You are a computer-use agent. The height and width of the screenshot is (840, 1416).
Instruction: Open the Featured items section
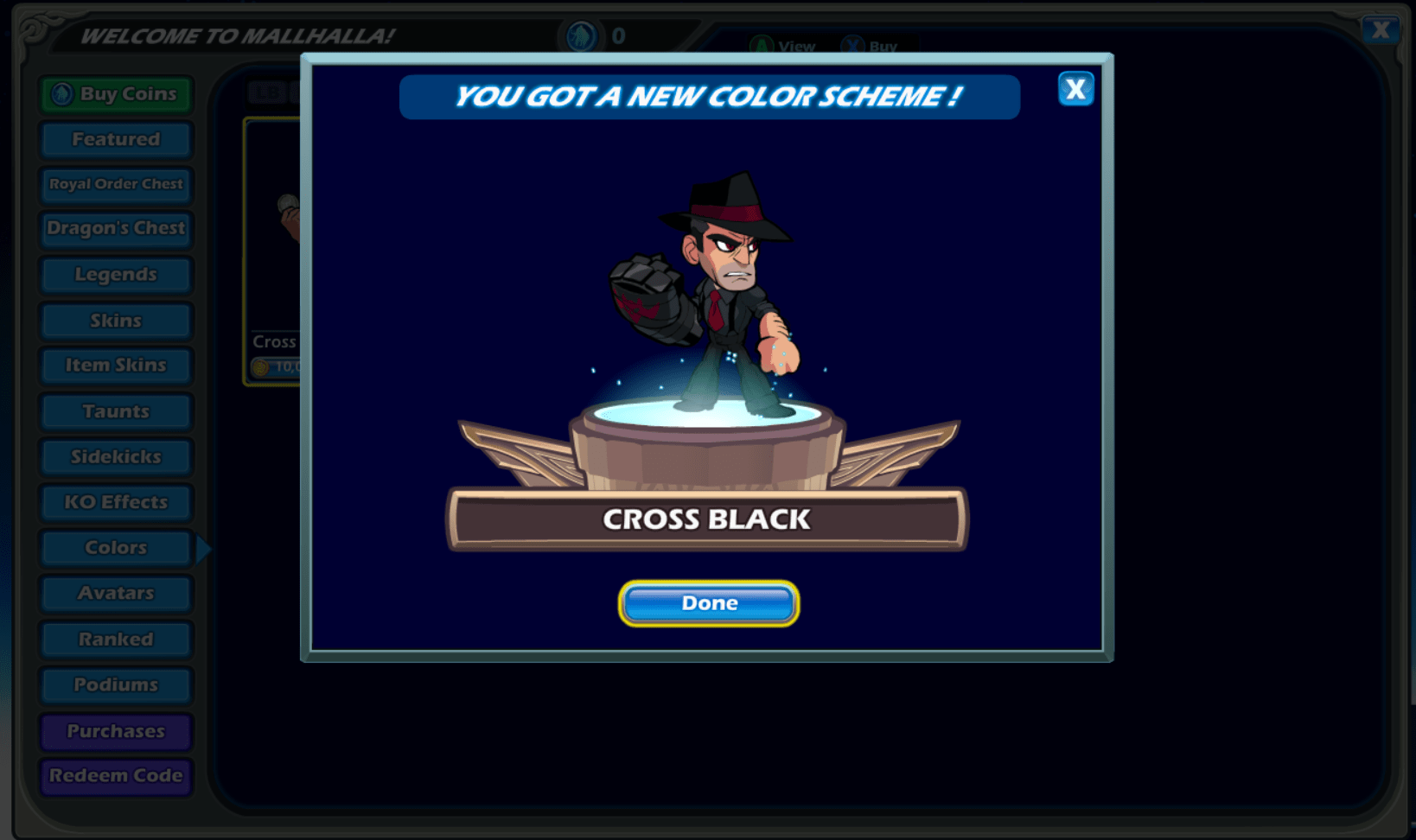(x=115, y=138)
